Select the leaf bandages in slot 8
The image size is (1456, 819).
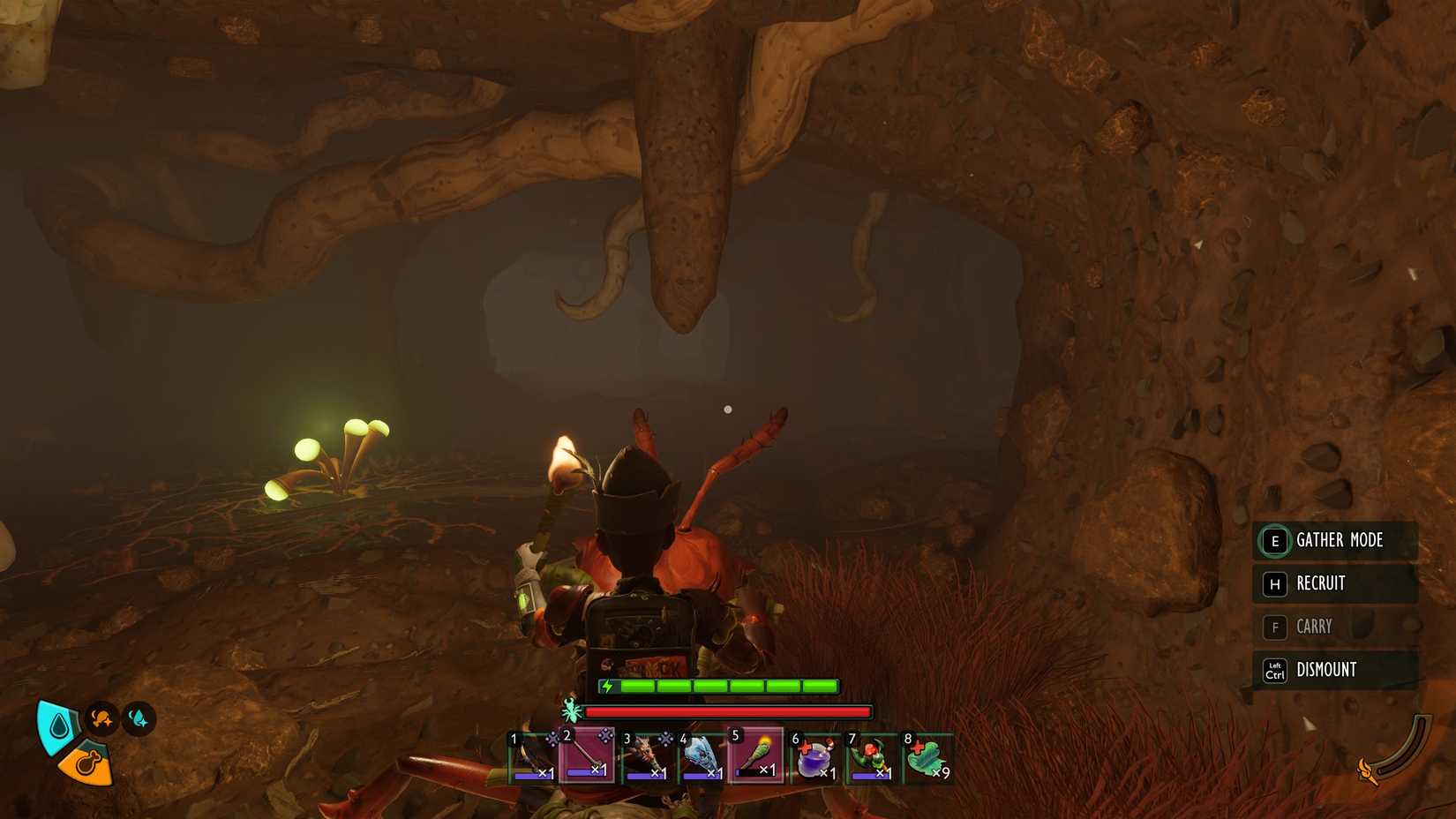(925, 756)
